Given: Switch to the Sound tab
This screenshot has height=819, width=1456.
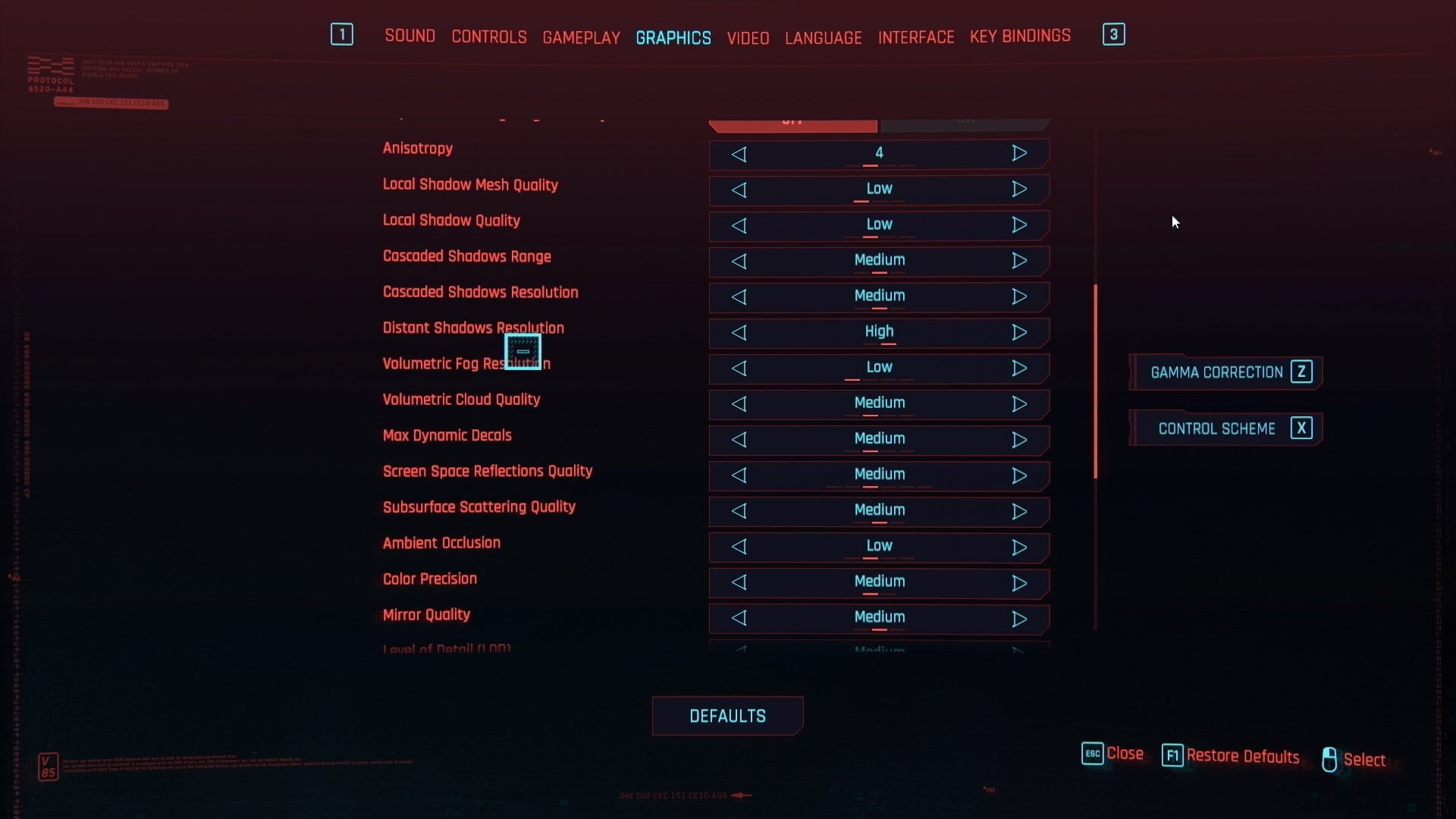Looking at the screenshot, I should point(409,36).
